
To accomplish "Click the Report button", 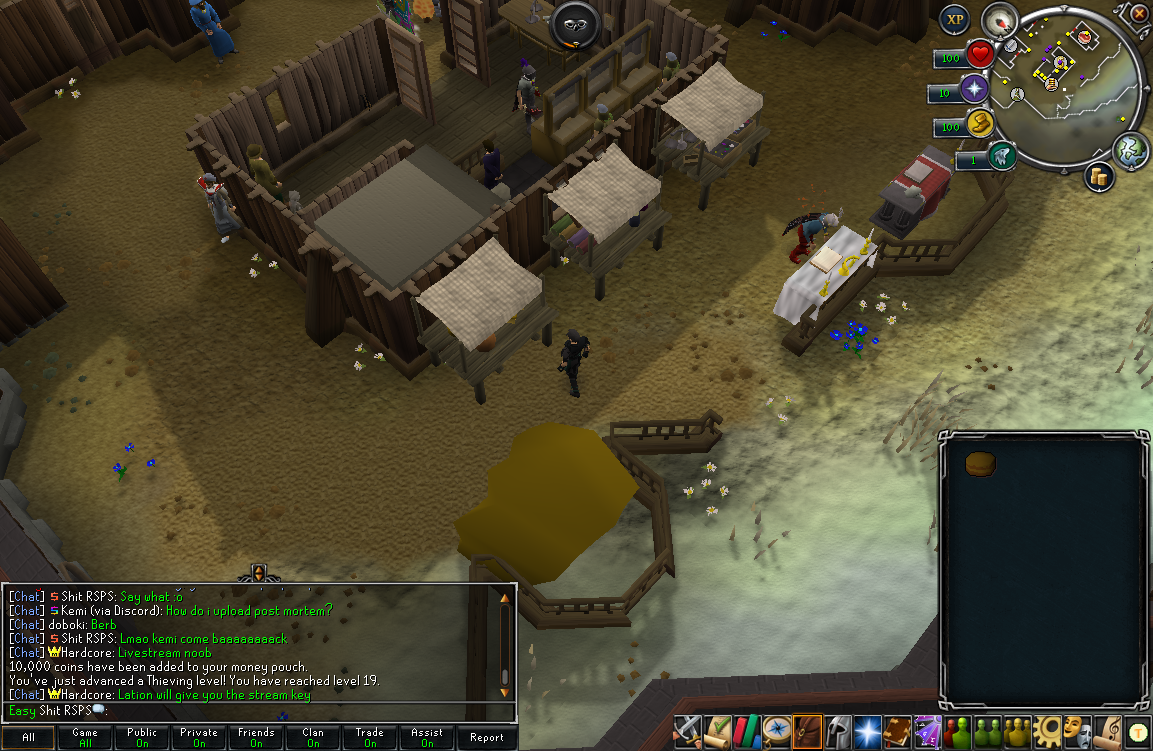I will 487,738.
